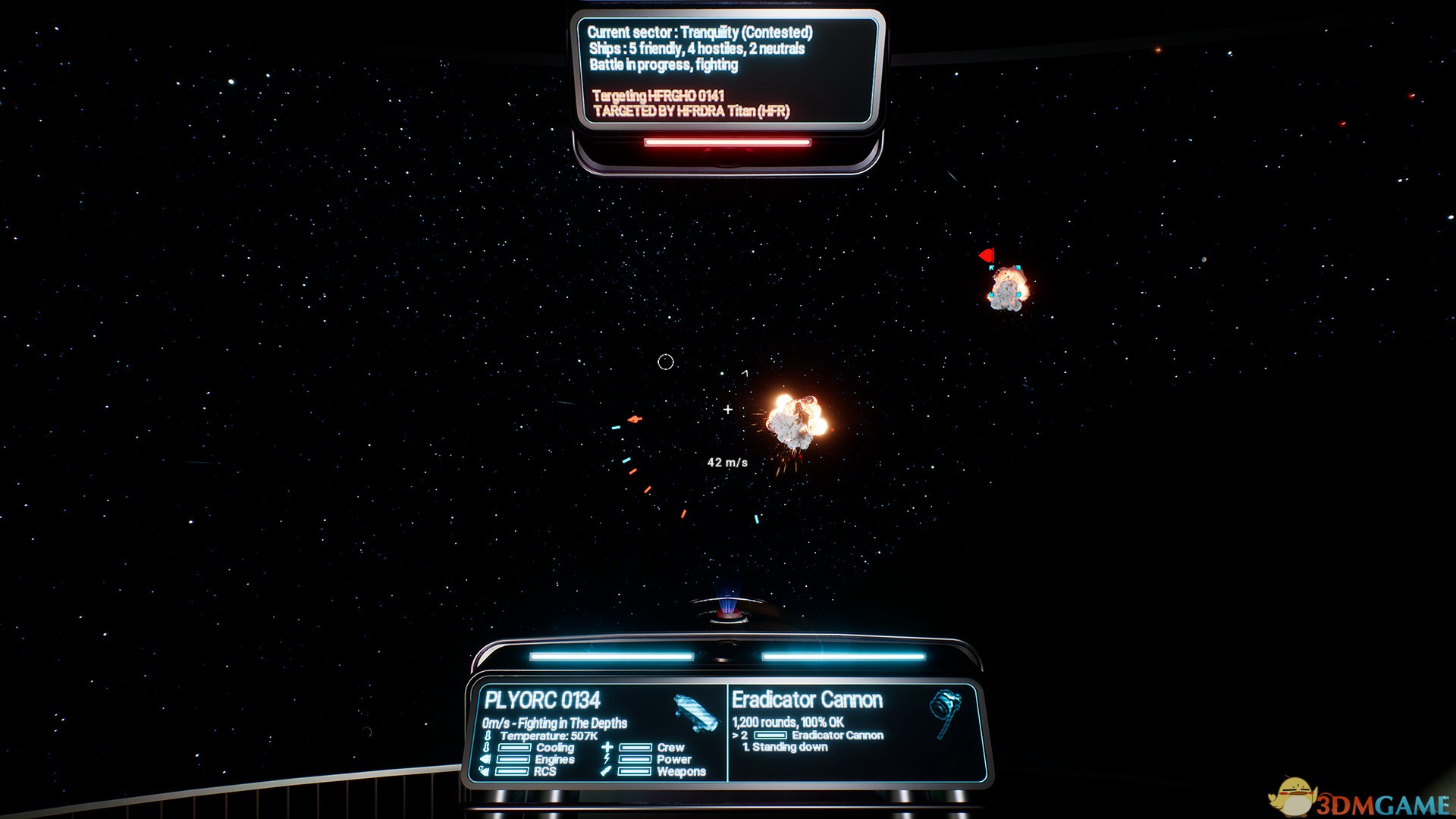Select the Weapons subsystem status
Screen dimensions: 1456x819
click(680, 771)
